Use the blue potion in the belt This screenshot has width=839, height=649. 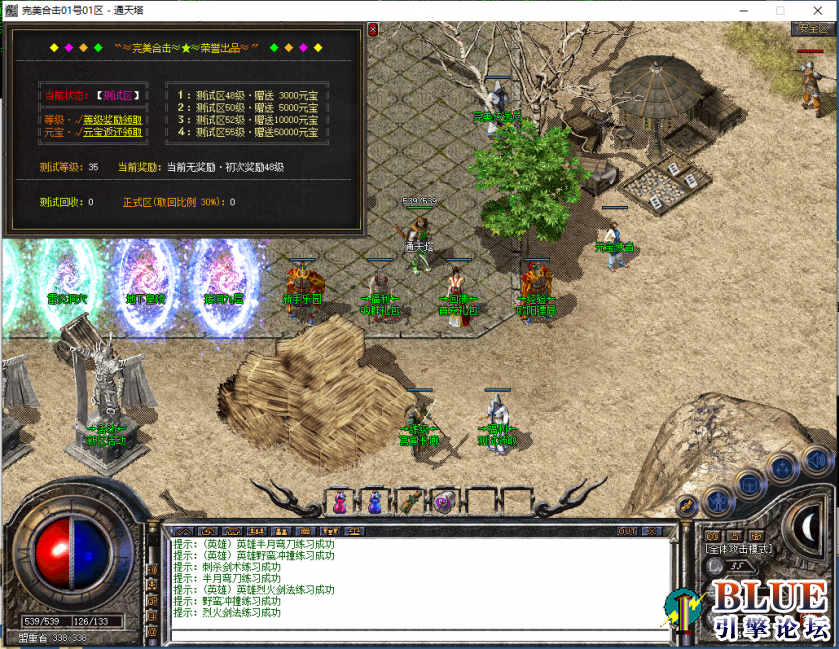pos(374,501)
